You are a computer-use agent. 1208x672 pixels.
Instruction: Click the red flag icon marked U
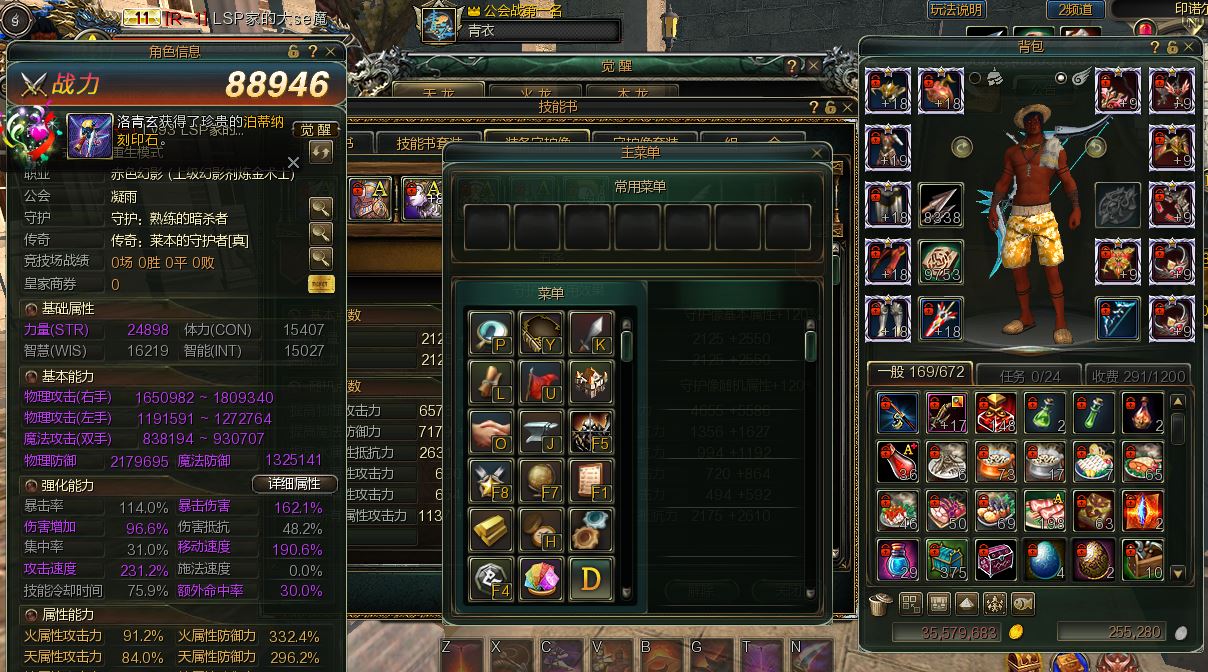541,382
